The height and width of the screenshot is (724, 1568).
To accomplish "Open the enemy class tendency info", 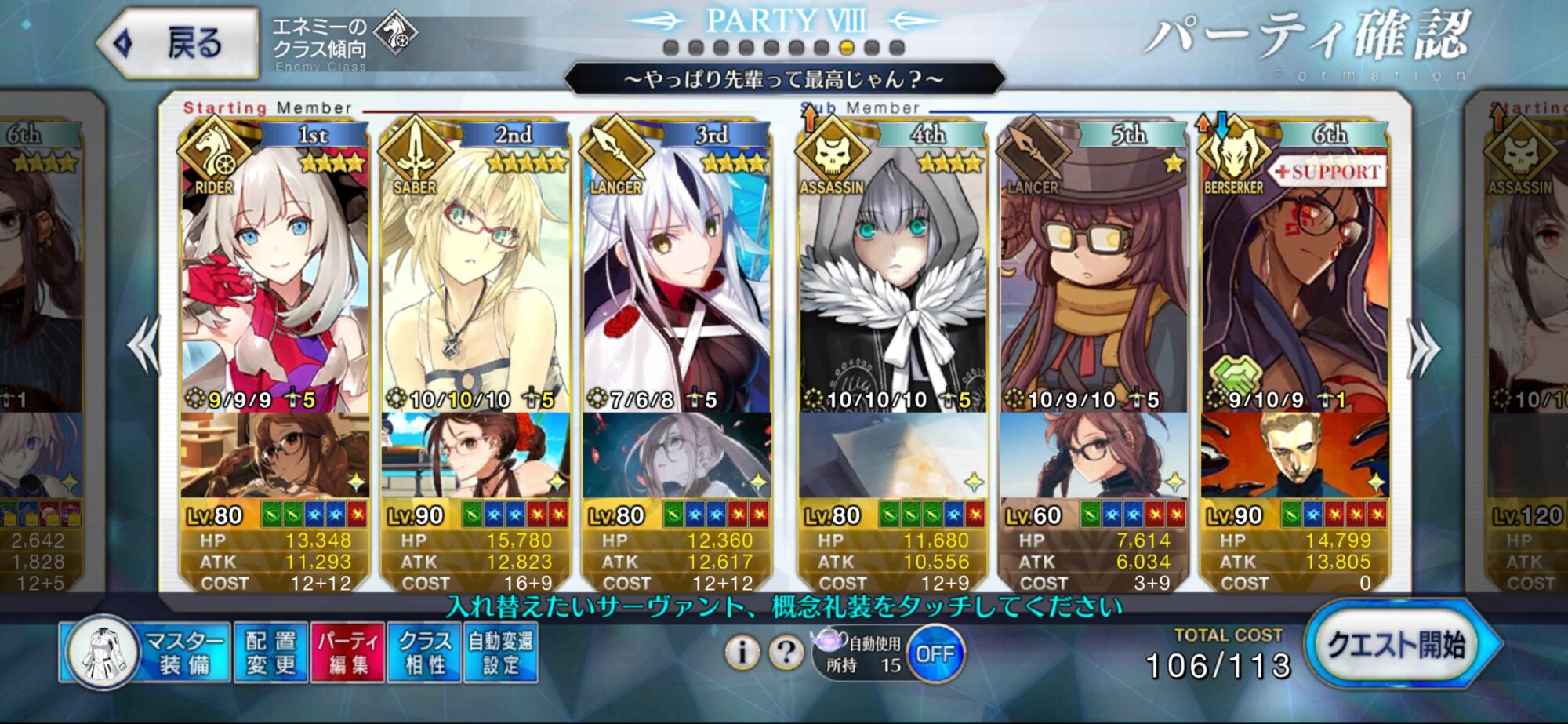I will tap(343, 43).
